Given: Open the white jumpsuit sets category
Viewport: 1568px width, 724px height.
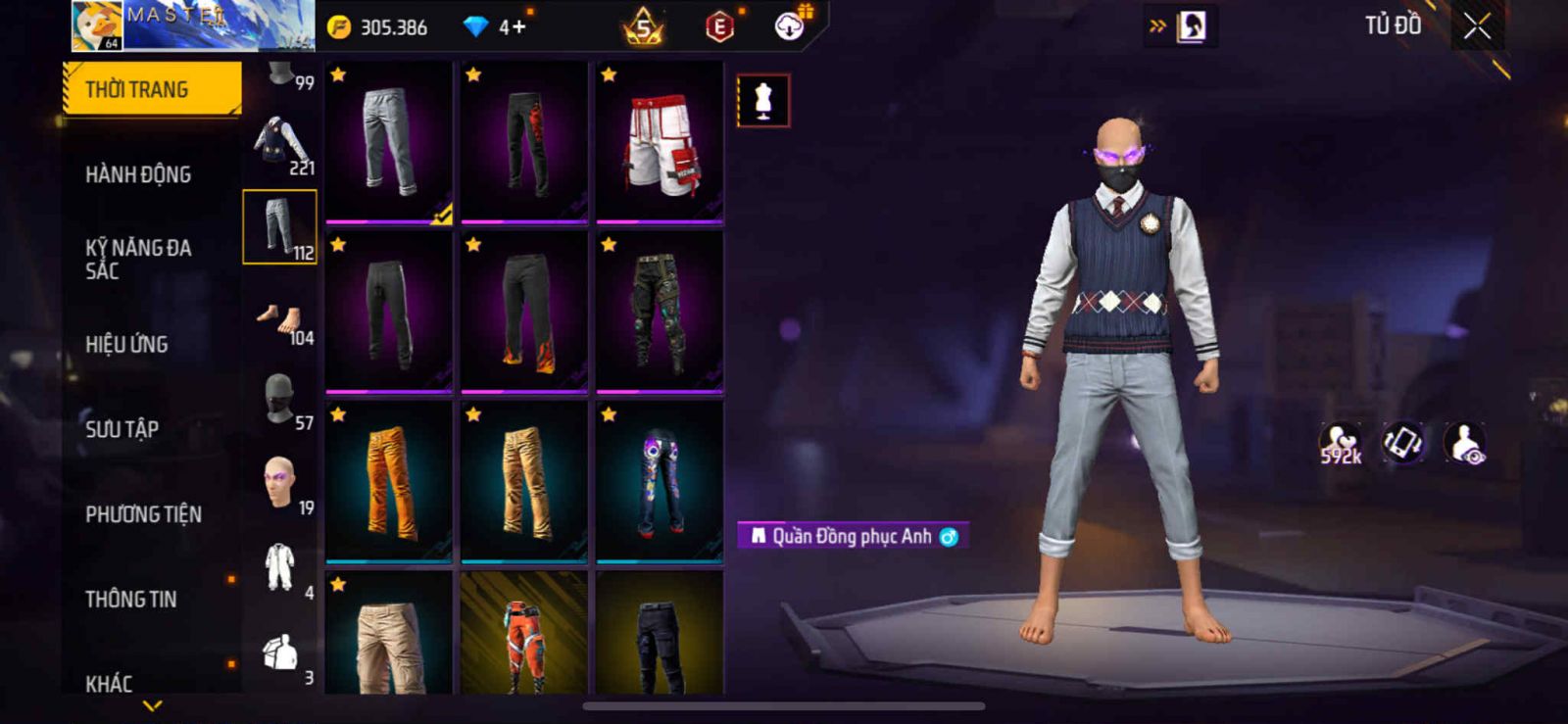Looking at the screenshot, I should 279,566.
